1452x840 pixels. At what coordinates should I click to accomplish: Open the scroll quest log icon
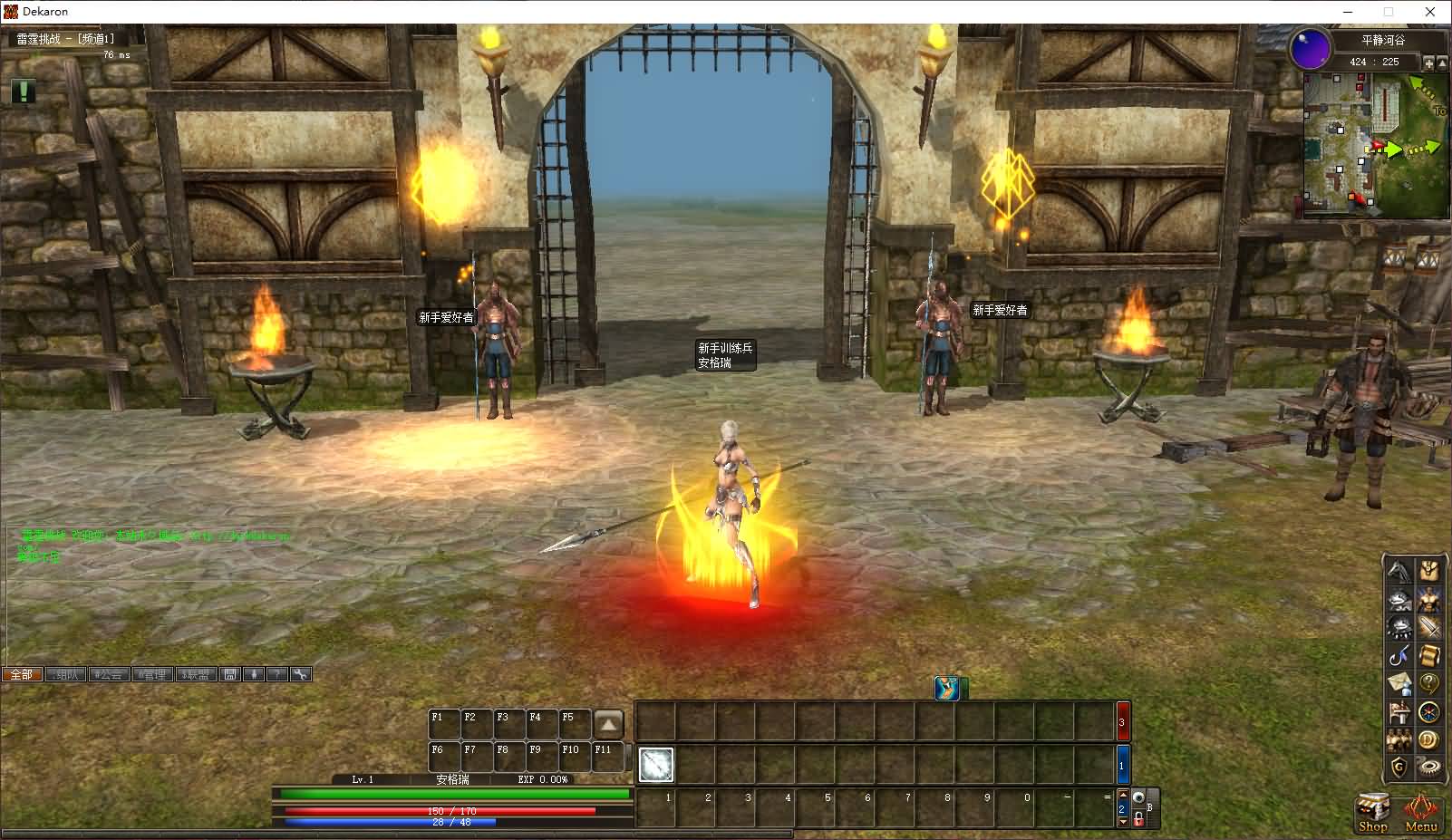[1429, 655]
